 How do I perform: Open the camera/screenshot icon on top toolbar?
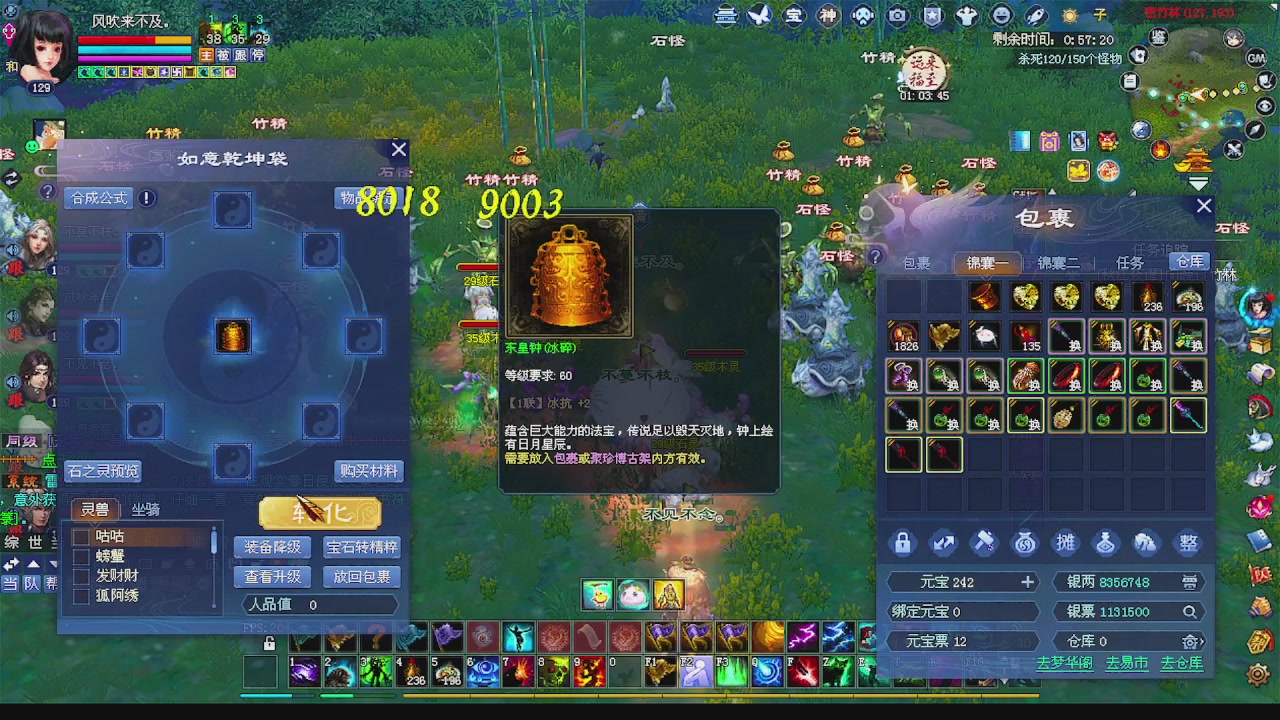point(896,15)
